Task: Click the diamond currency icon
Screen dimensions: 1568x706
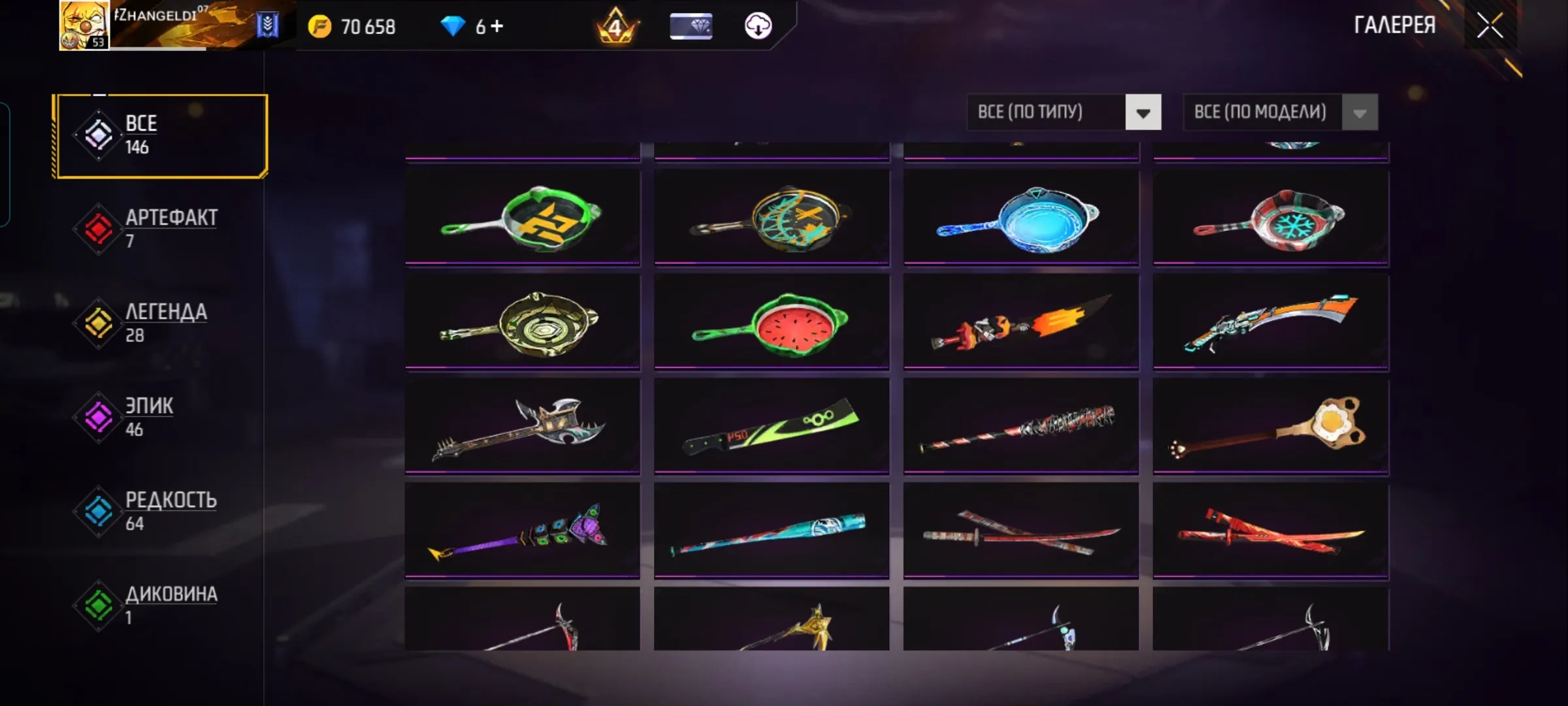Action: [453, 27]
